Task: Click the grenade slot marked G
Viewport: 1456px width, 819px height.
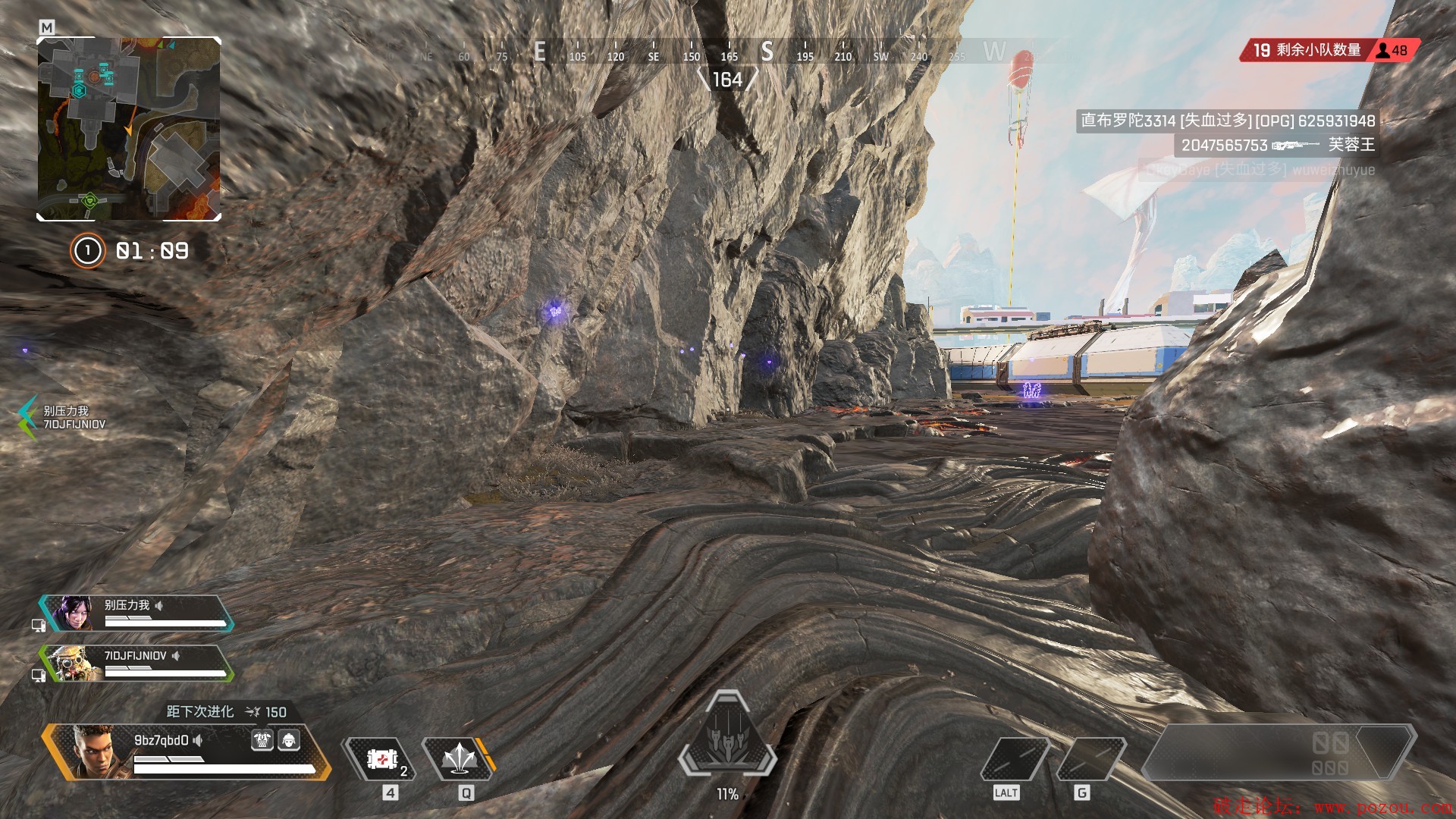Action: (1089, 758)
